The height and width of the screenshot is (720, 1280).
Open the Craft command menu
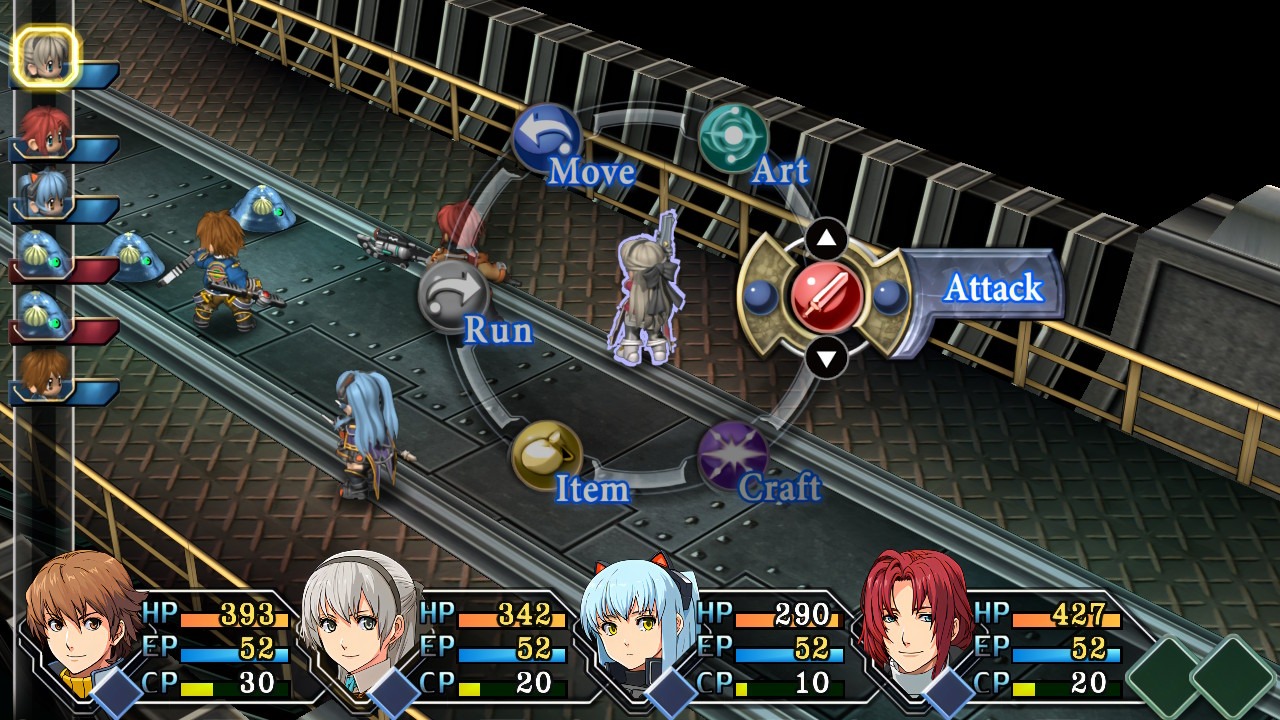(733, 456)
